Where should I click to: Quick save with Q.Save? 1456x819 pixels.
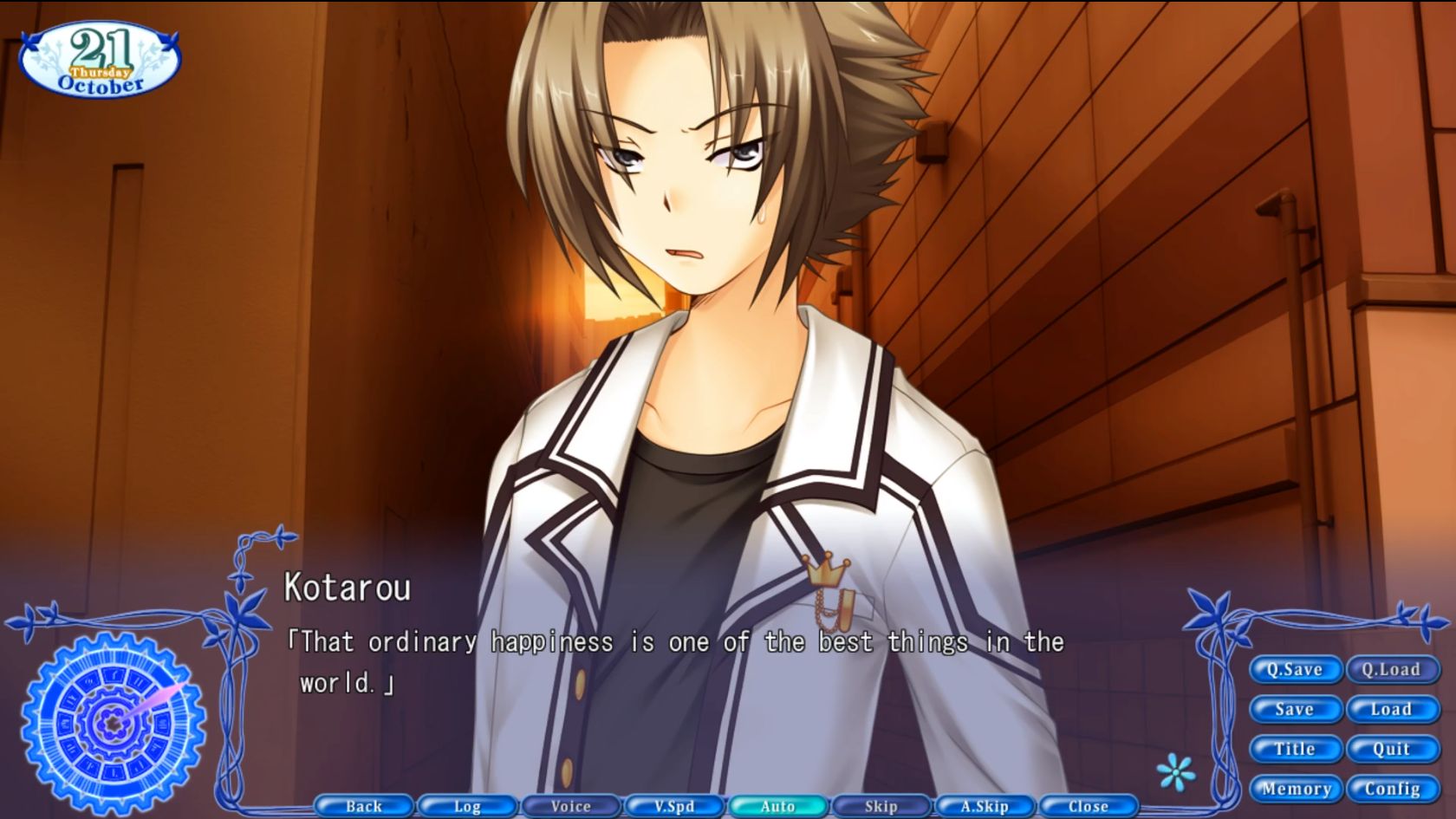point(1295,669)
